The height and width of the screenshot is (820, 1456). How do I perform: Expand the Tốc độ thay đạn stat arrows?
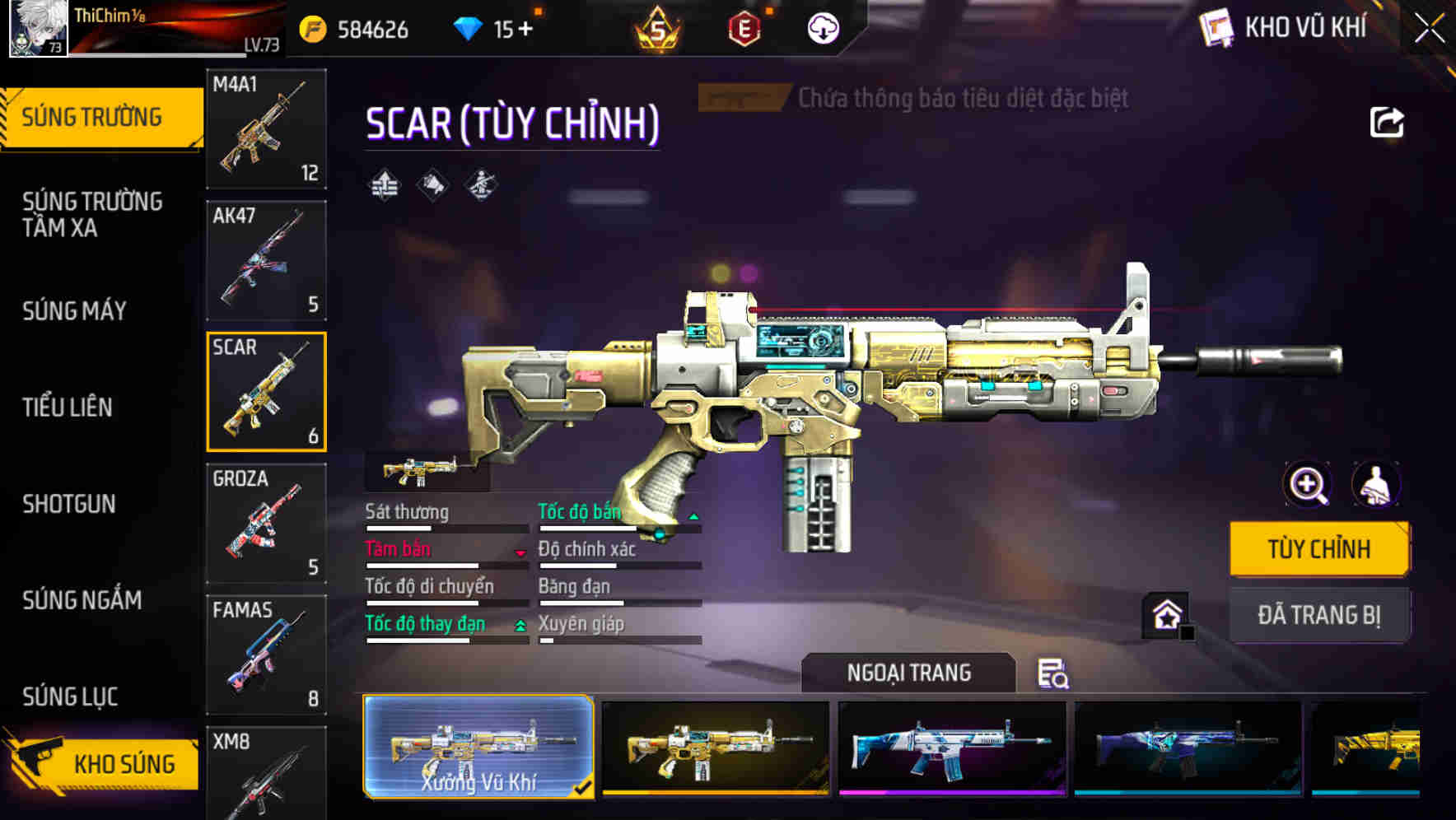click(x=520, y=626)
